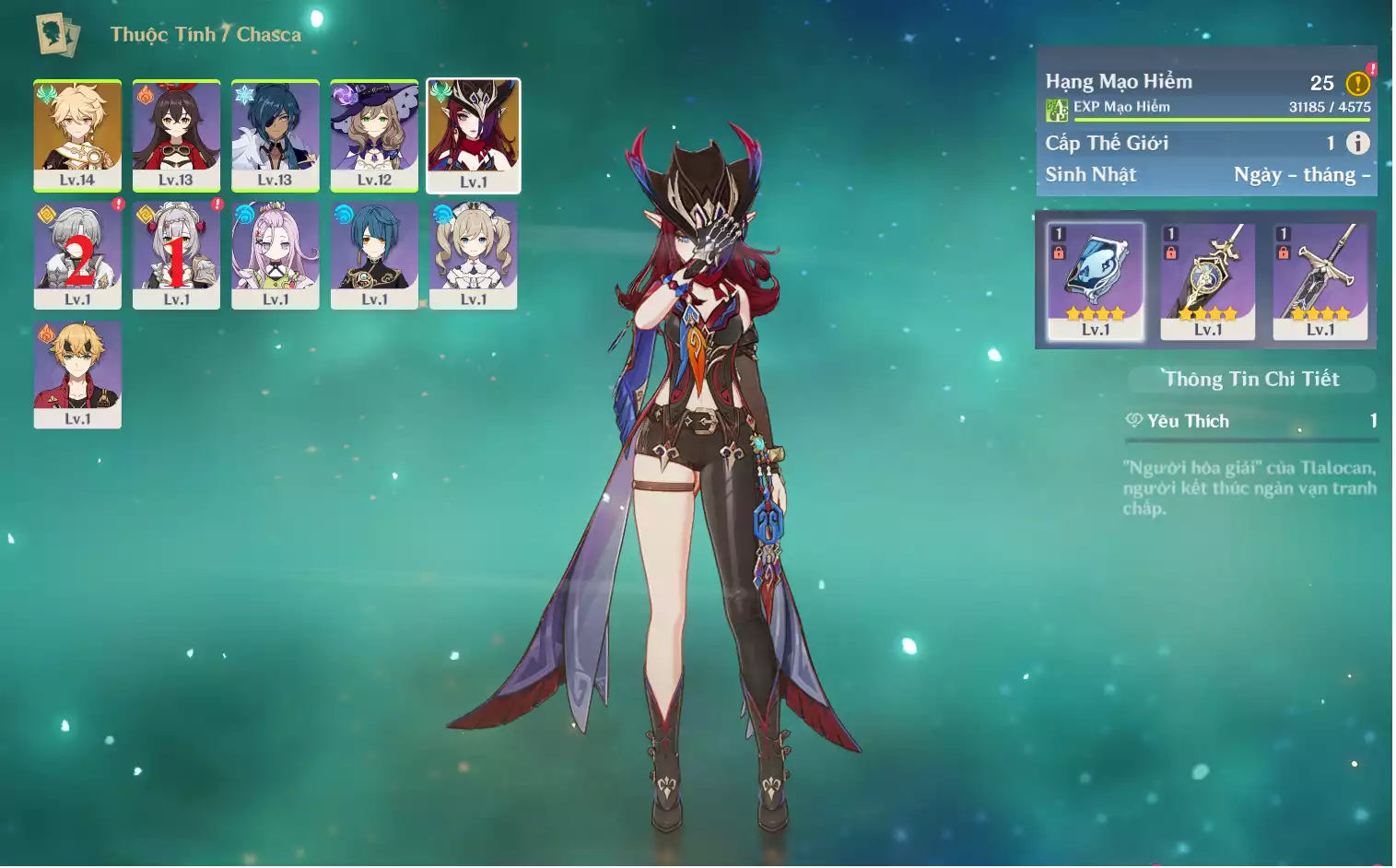Select Xingqiu's character portrait
The width and height of the screenshot is (1396, 868).
(x=374, y=255)
